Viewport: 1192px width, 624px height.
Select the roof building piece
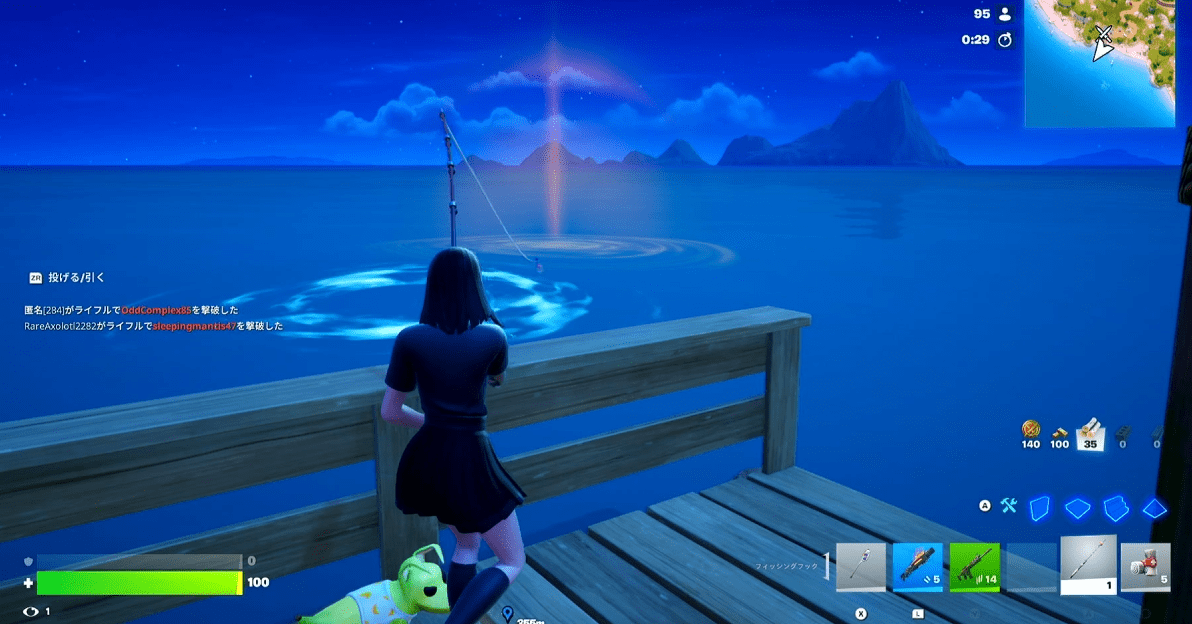(1154, 508)
